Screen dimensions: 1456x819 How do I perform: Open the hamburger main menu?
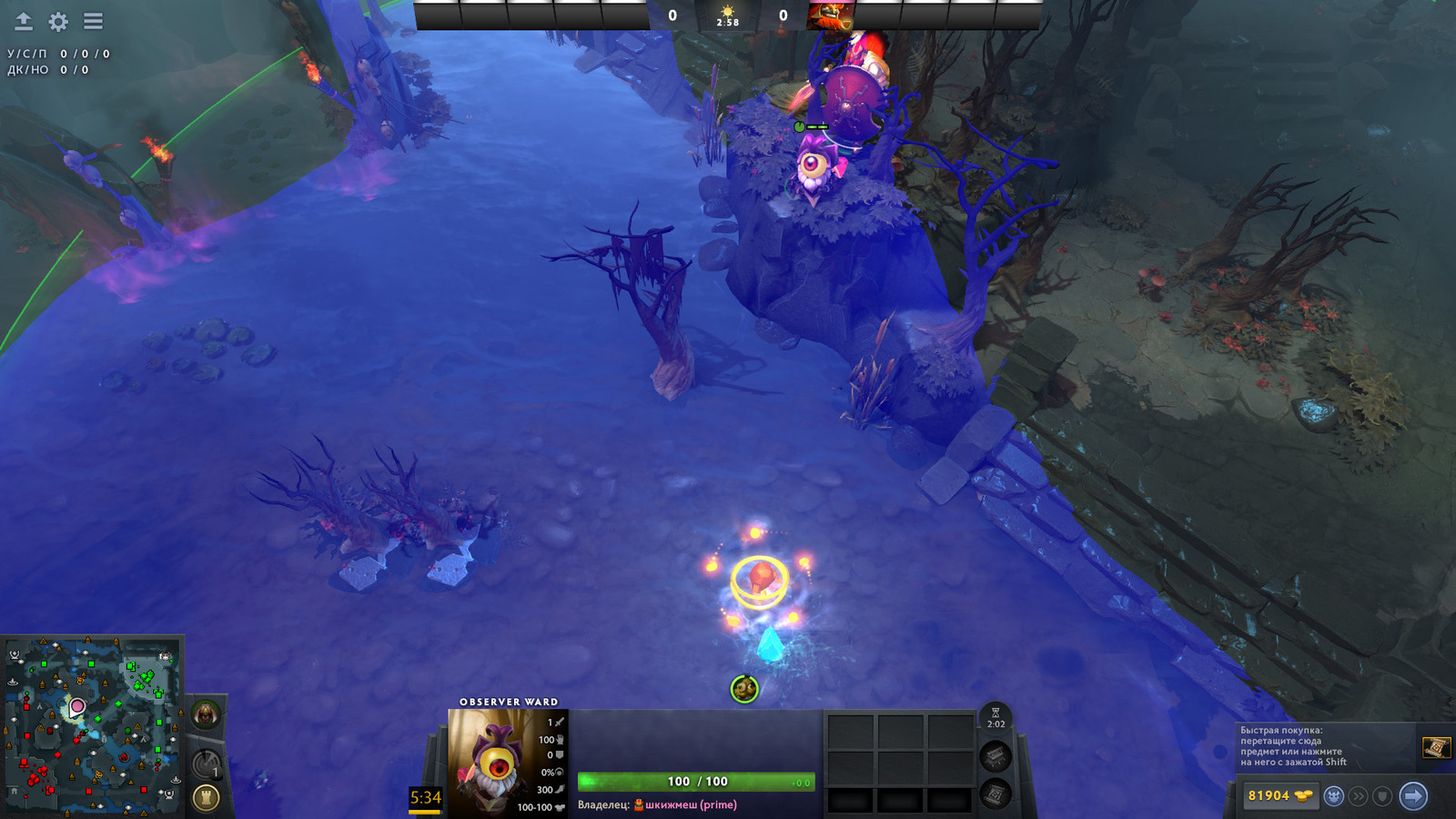[93, 21]
